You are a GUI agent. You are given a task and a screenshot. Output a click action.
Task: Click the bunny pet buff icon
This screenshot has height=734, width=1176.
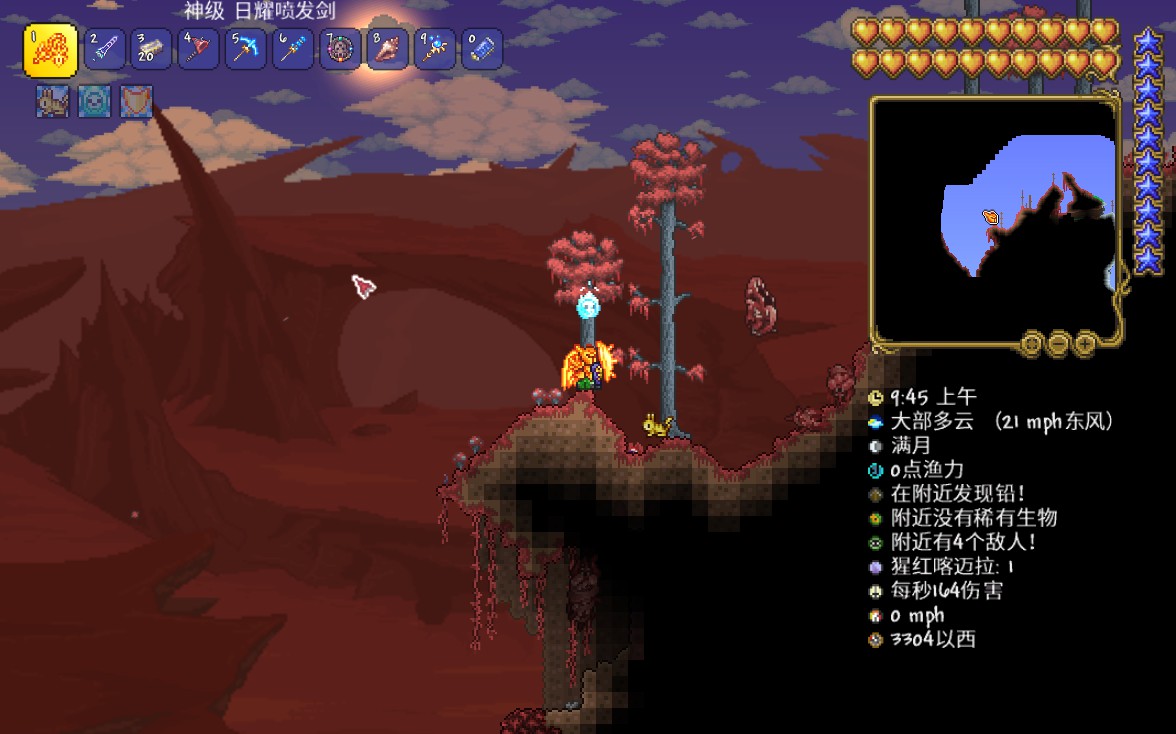click(x=52, y=102)
